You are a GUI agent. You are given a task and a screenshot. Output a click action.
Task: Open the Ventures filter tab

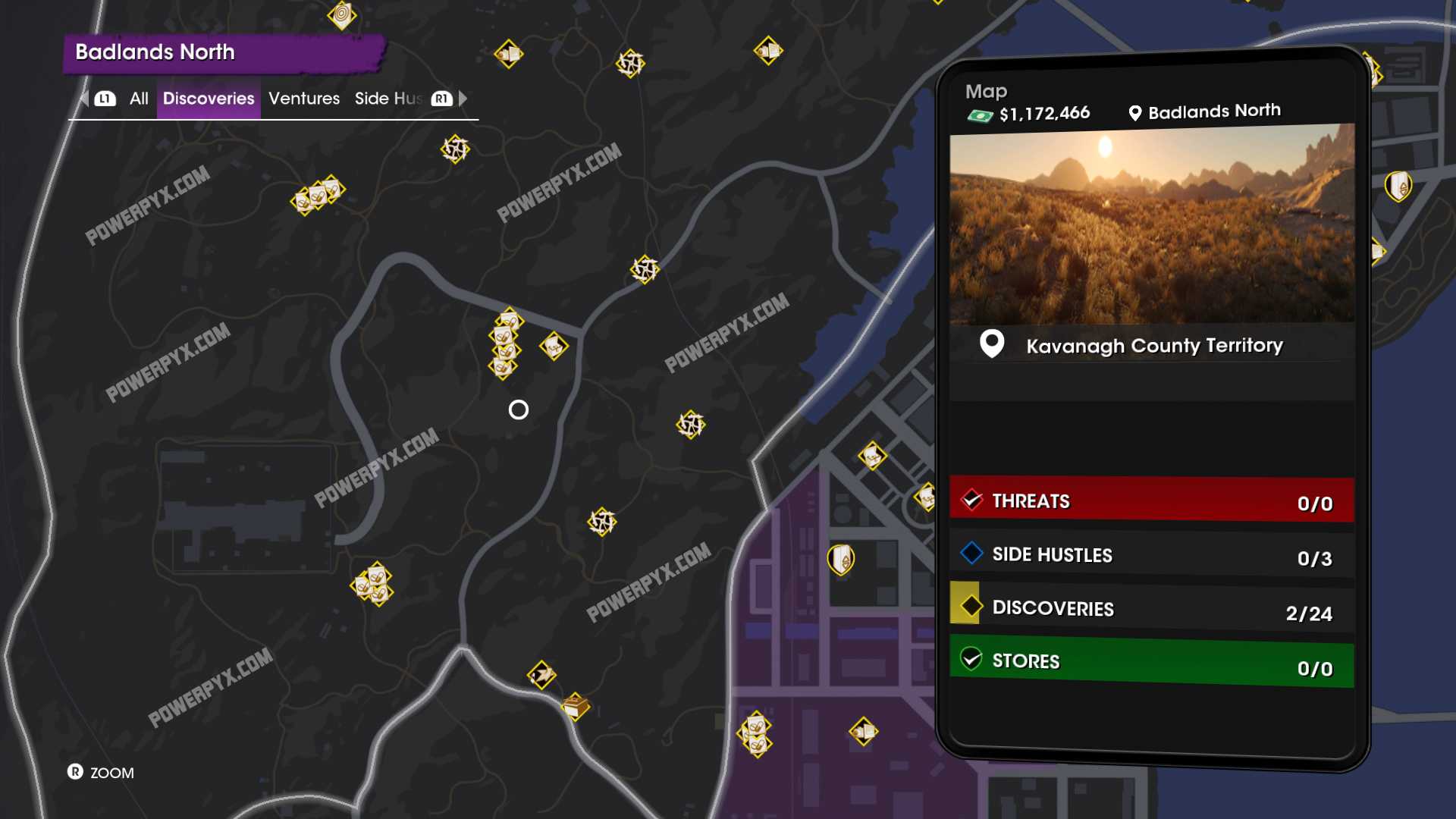point(304,99)
